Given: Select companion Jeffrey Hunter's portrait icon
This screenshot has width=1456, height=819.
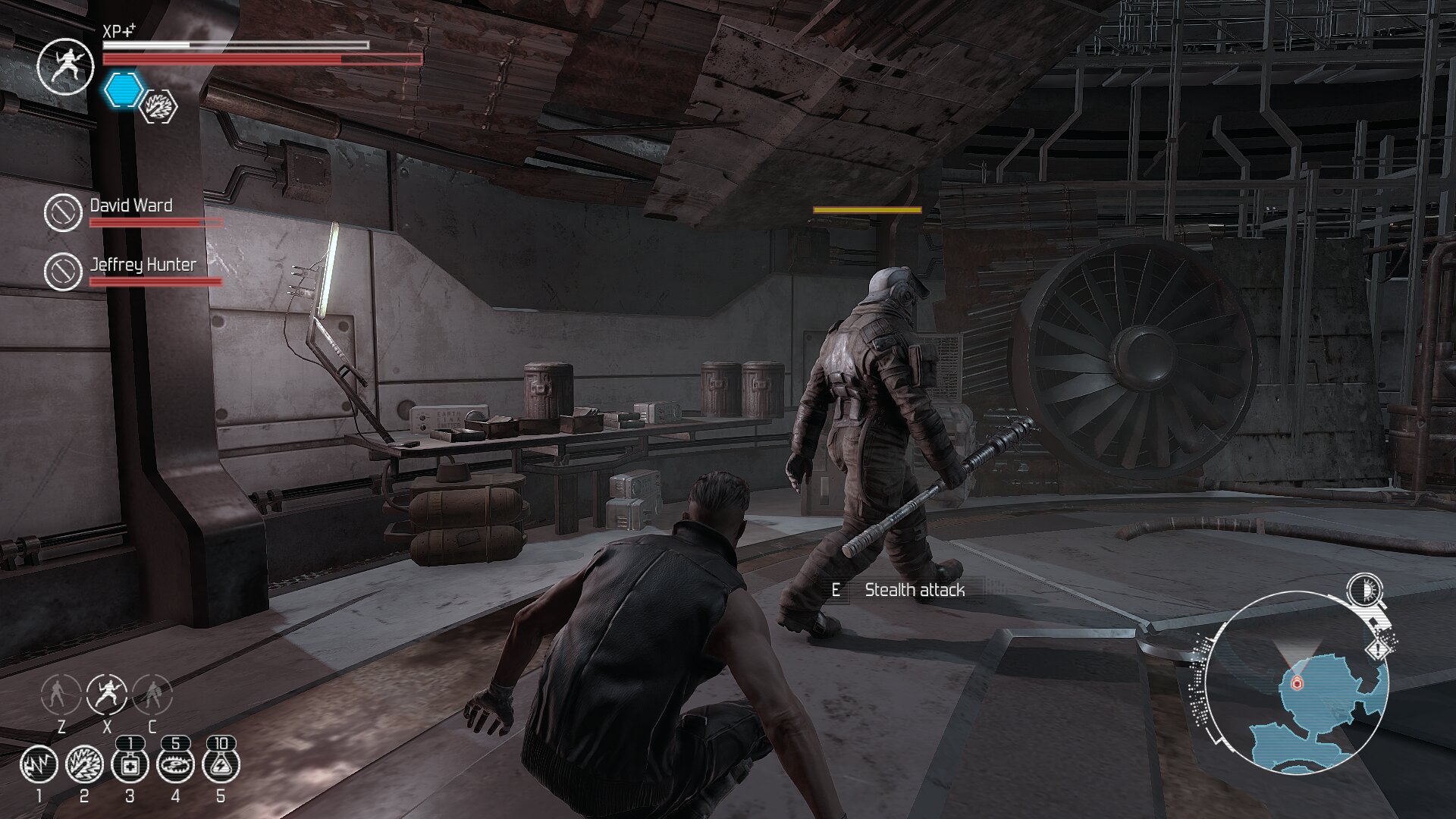Looking at the screenshot, I should click(x=63, y=271).
